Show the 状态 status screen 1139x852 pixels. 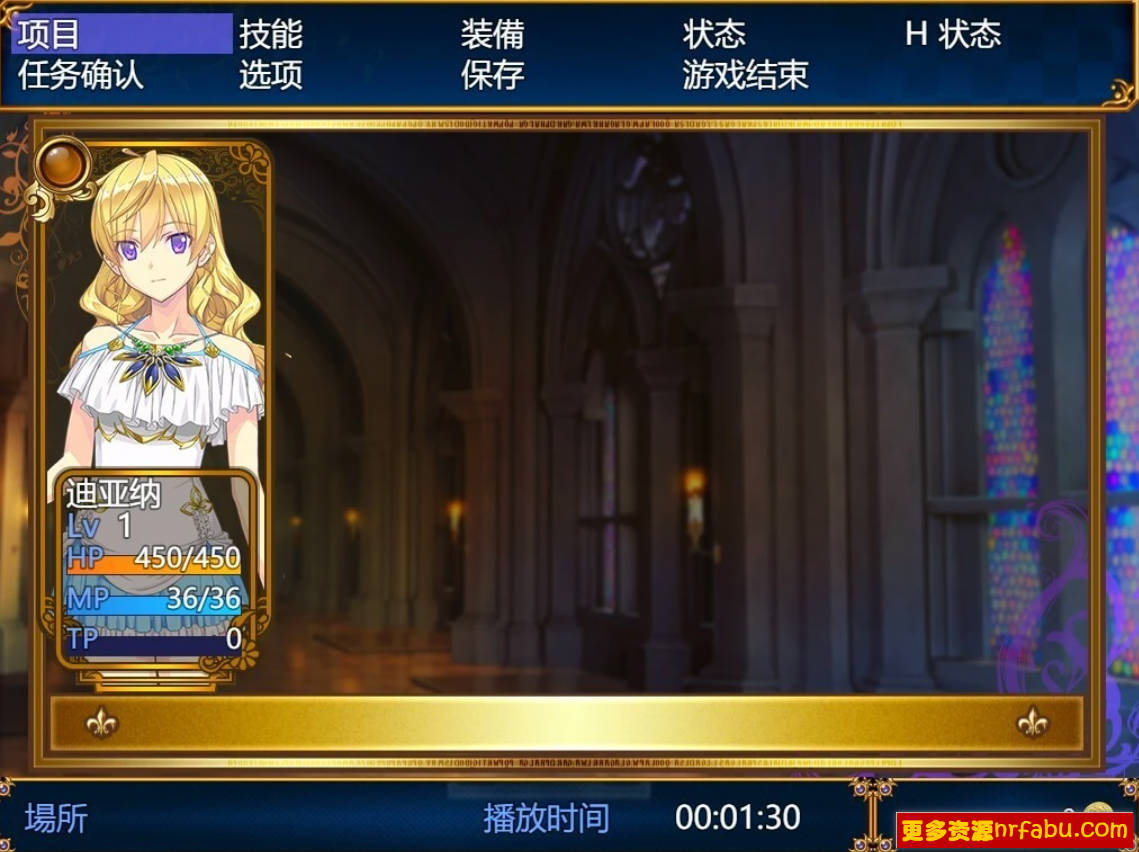[x=714, y=35]
